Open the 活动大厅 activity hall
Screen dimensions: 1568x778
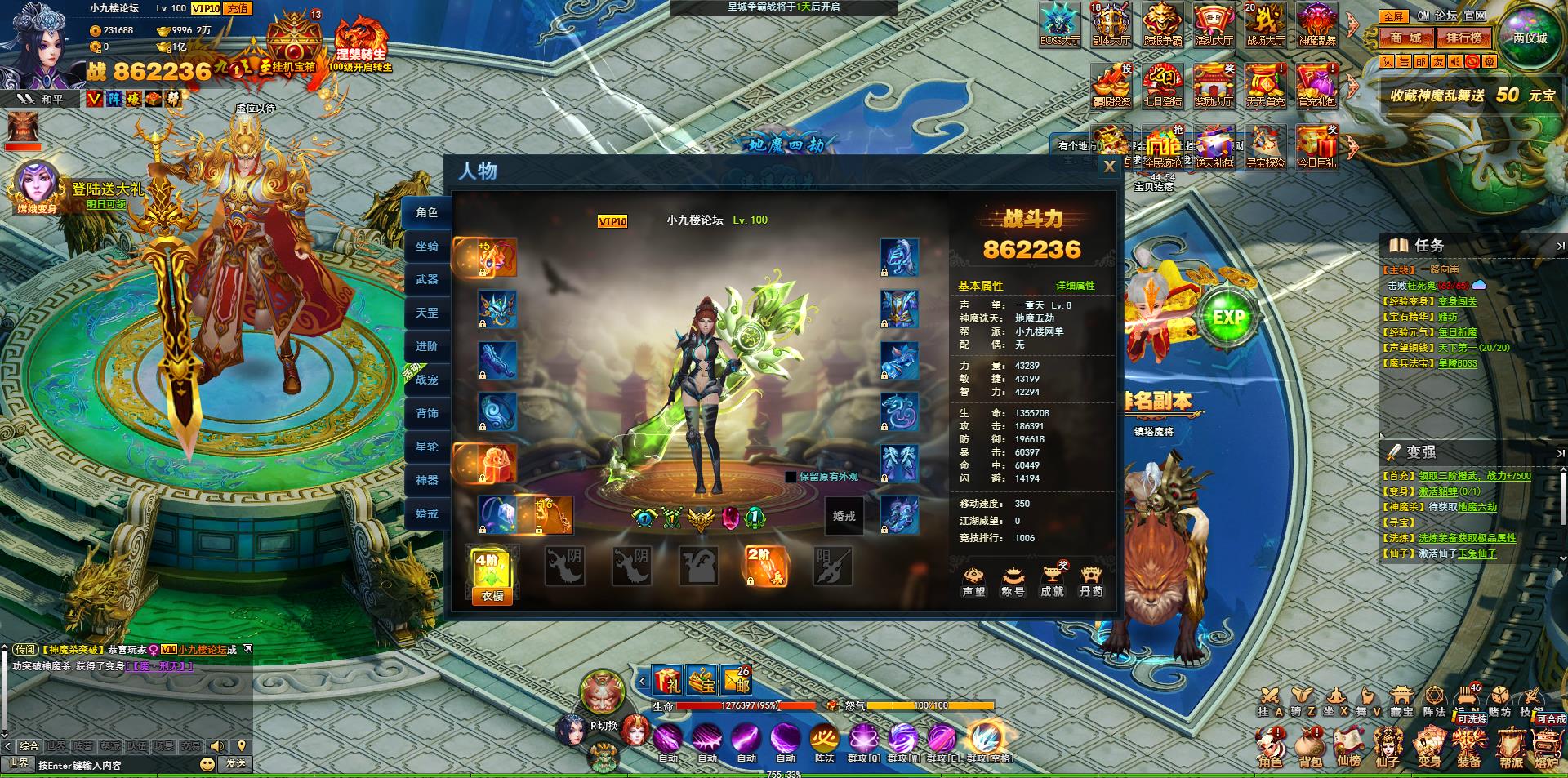click(1214, 24)
